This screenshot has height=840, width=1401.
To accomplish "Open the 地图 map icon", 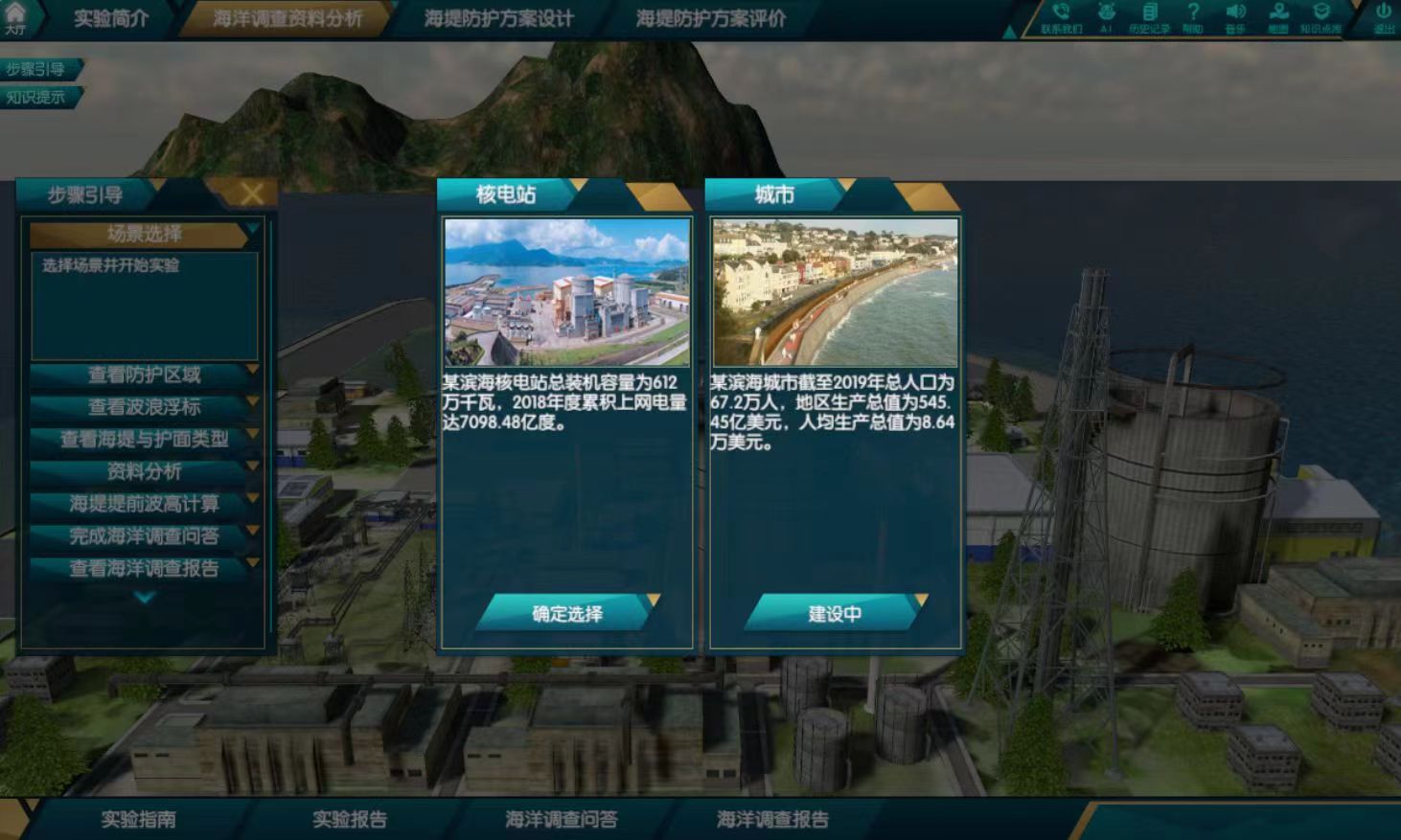I will click(x=1277, y=17).
